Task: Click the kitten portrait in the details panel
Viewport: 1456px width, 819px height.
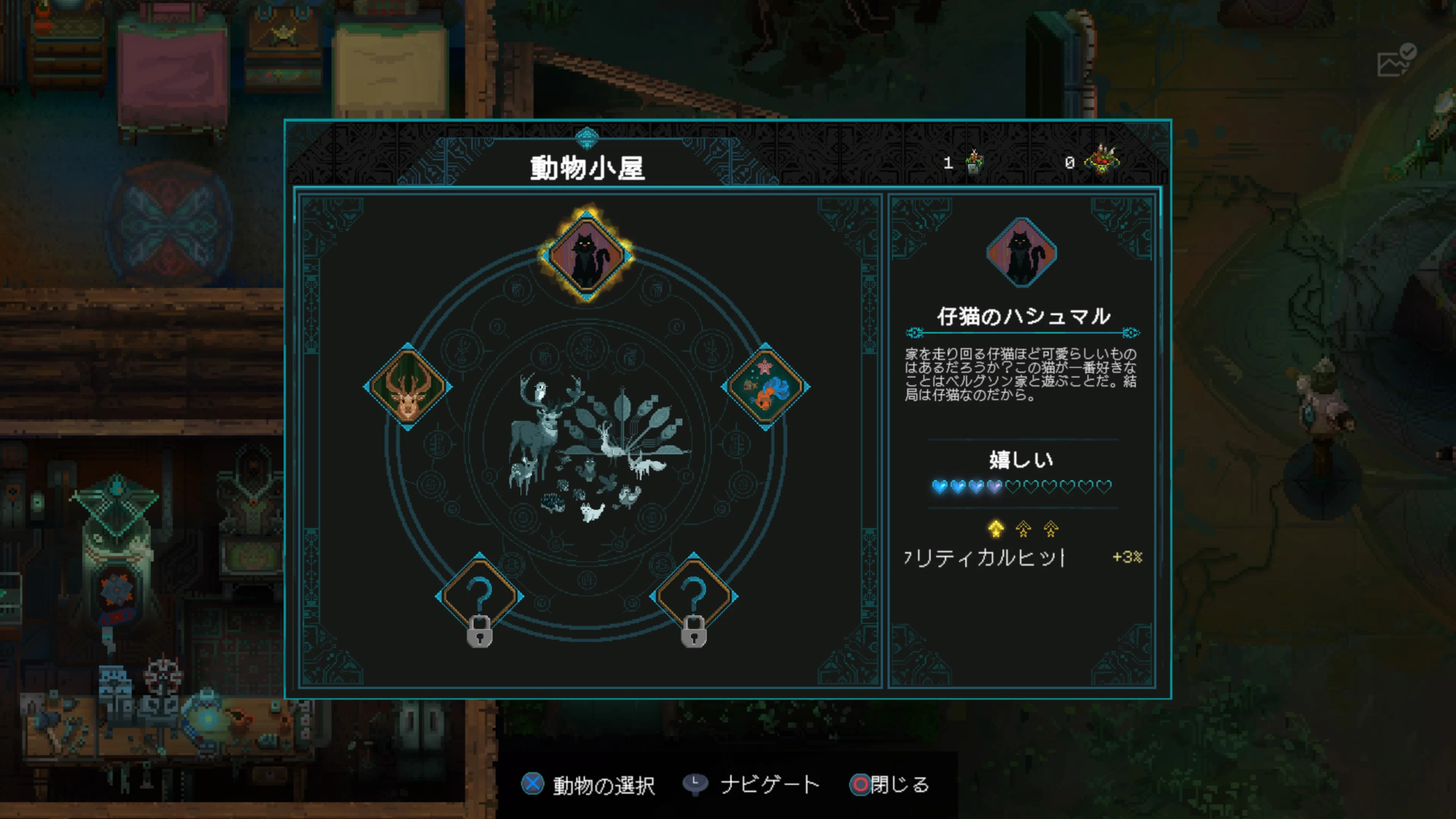Action: (1023, 253)
